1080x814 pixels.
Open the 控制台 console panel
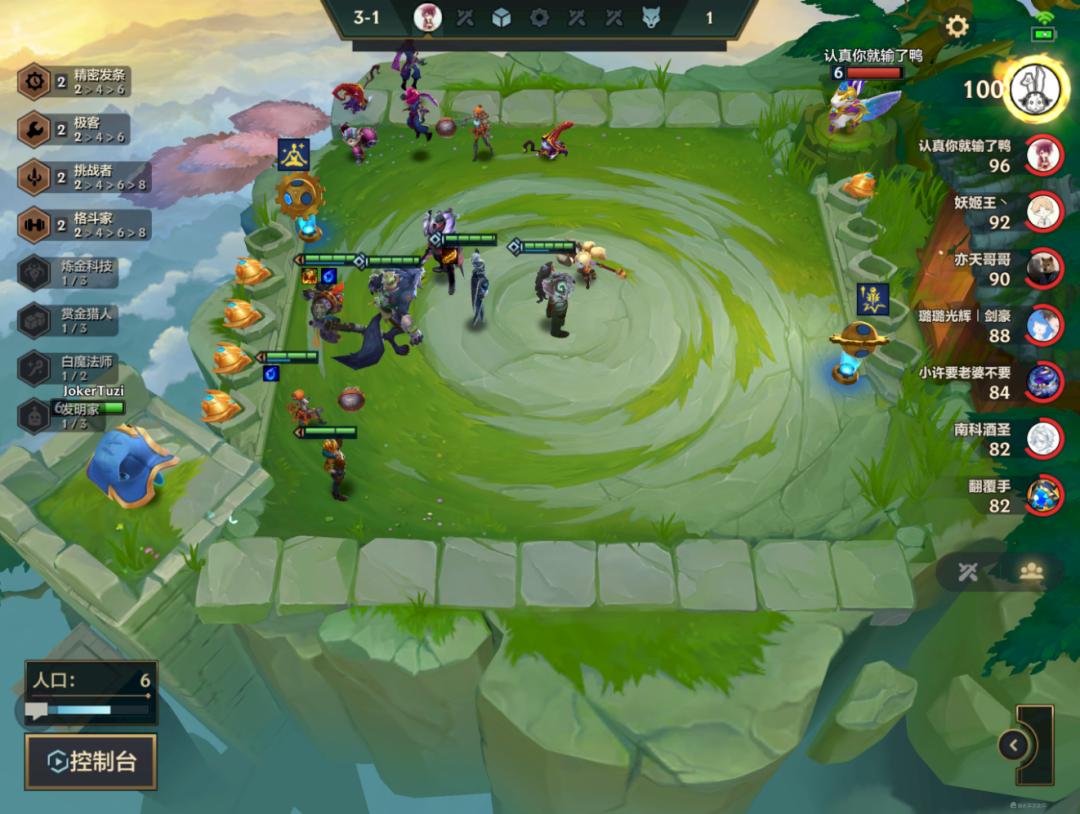click(91, 762)
